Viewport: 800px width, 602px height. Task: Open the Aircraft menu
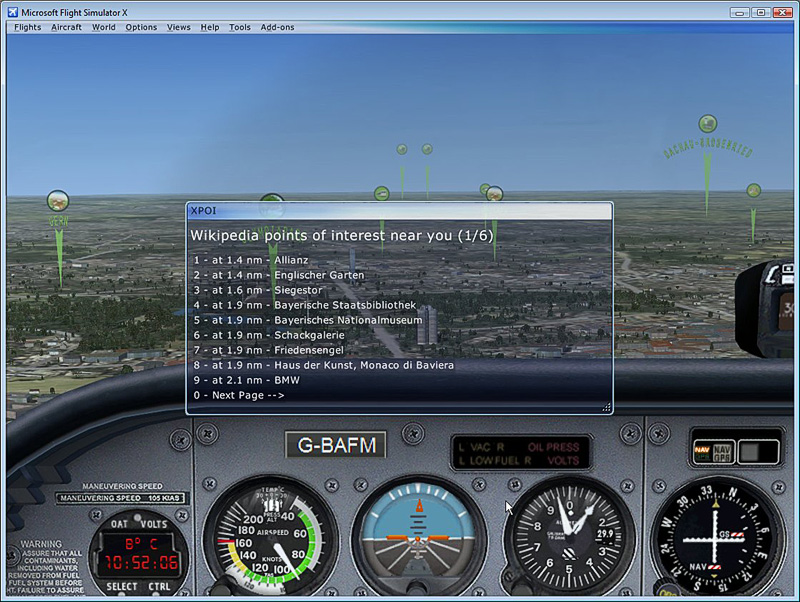point(67,27)
